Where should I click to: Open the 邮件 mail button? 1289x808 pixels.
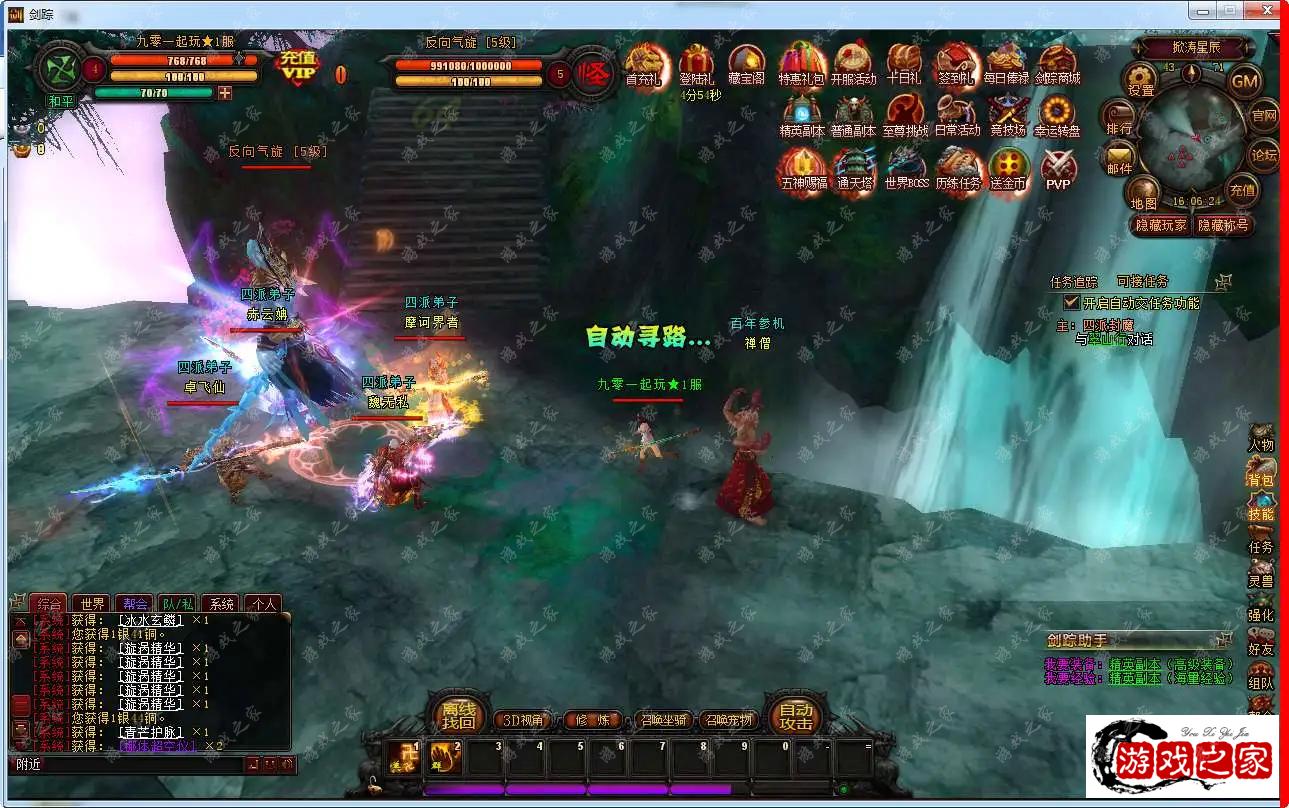[x=1119, y=158]
